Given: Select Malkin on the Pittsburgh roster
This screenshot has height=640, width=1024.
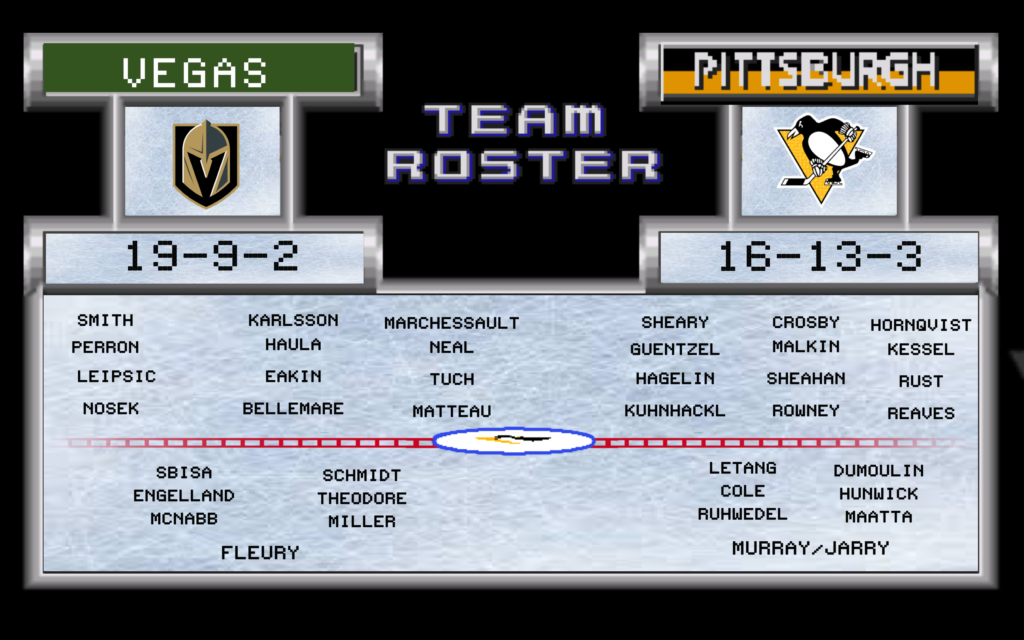Looking at the screenshot, I should point(806,347).
